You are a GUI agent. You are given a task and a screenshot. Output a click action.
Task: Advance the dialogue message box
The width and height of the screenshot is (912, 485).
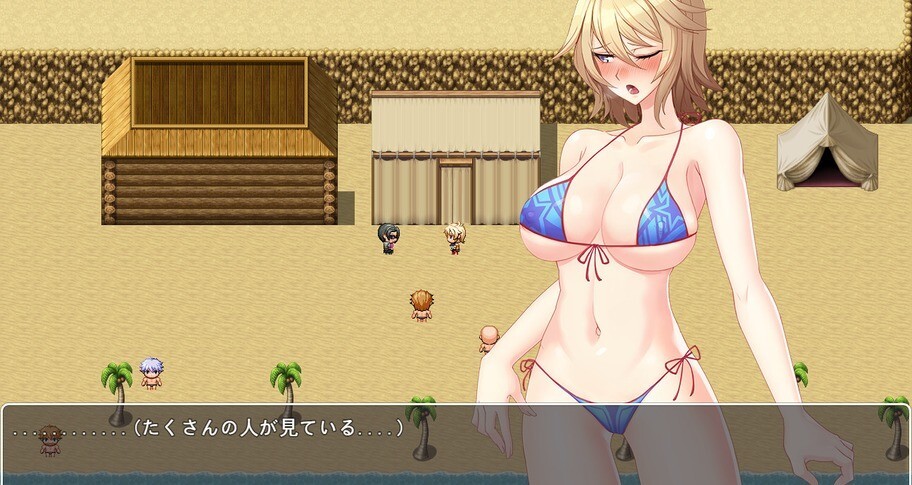click(x=455, y=443)
